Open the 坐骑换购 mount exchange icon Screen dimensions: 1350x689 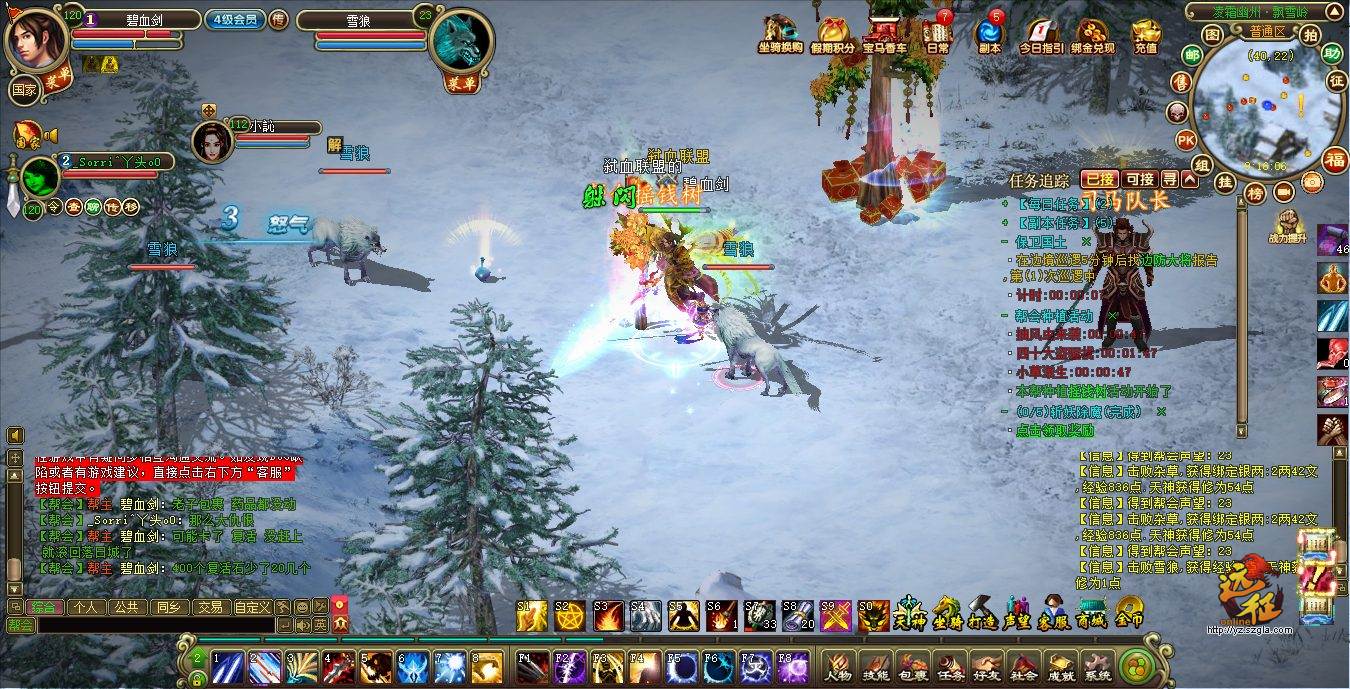tap(780, 33)
